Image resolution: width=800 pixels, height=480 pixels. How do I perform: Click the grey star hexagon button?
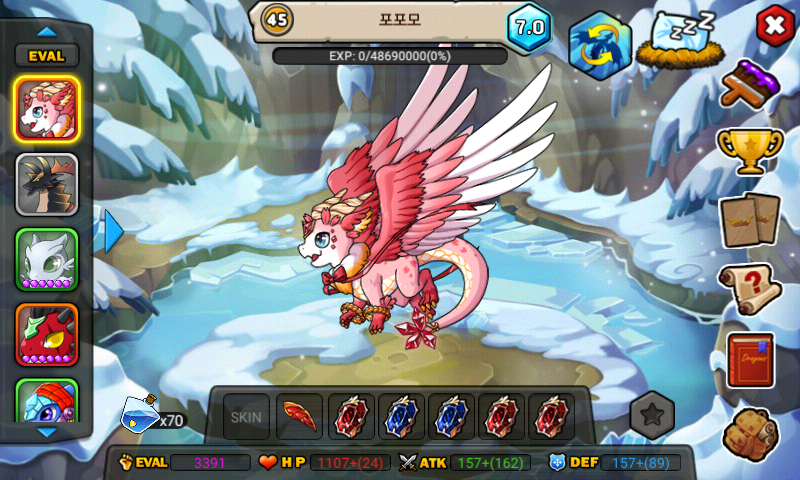click(x=652, y=416)
